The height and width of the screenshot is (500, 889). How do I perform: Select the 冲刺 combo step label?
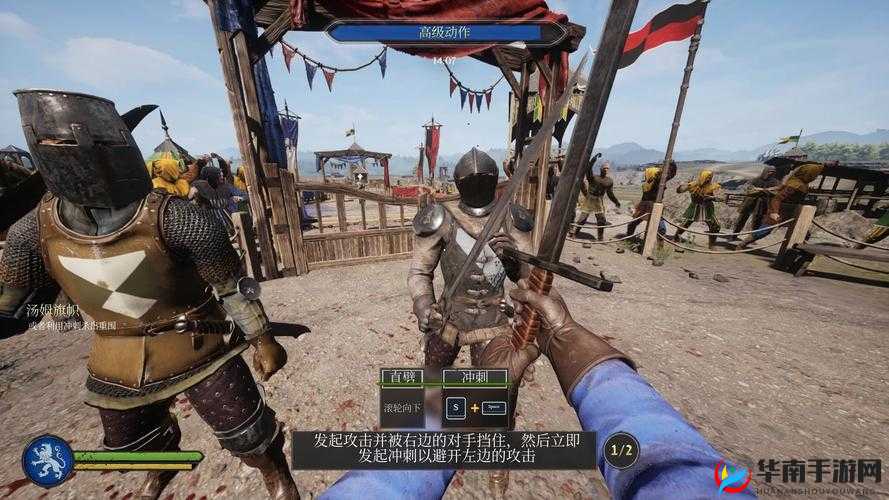474,378
